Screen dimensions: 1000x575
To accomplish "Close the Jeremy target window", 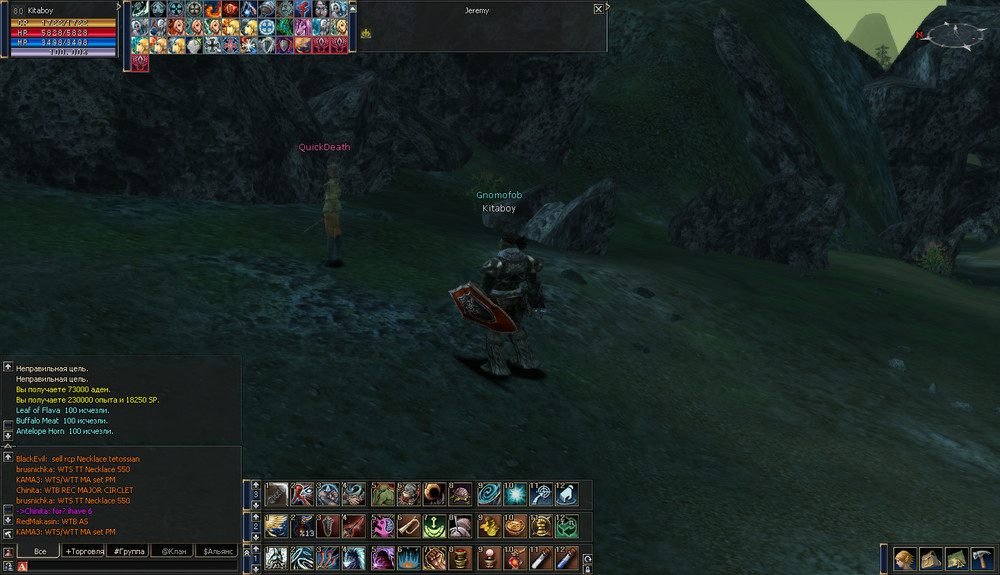I will click(x=598, y=8).
